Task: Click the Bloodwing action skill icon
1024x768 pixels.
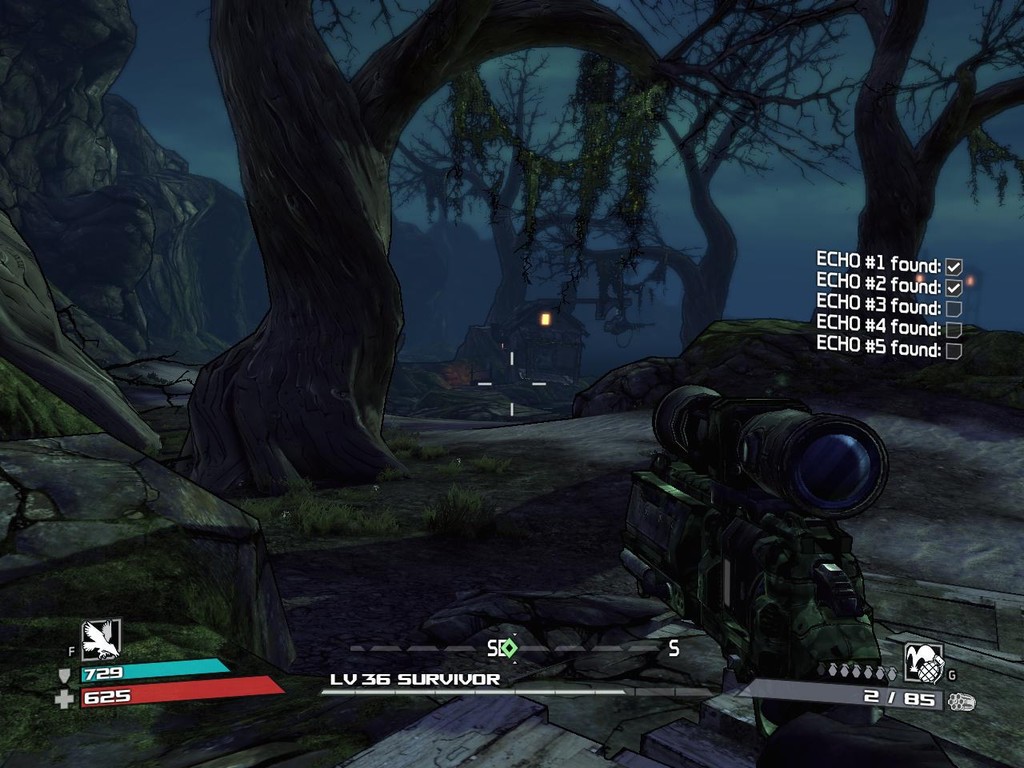Action: (101, 639)
